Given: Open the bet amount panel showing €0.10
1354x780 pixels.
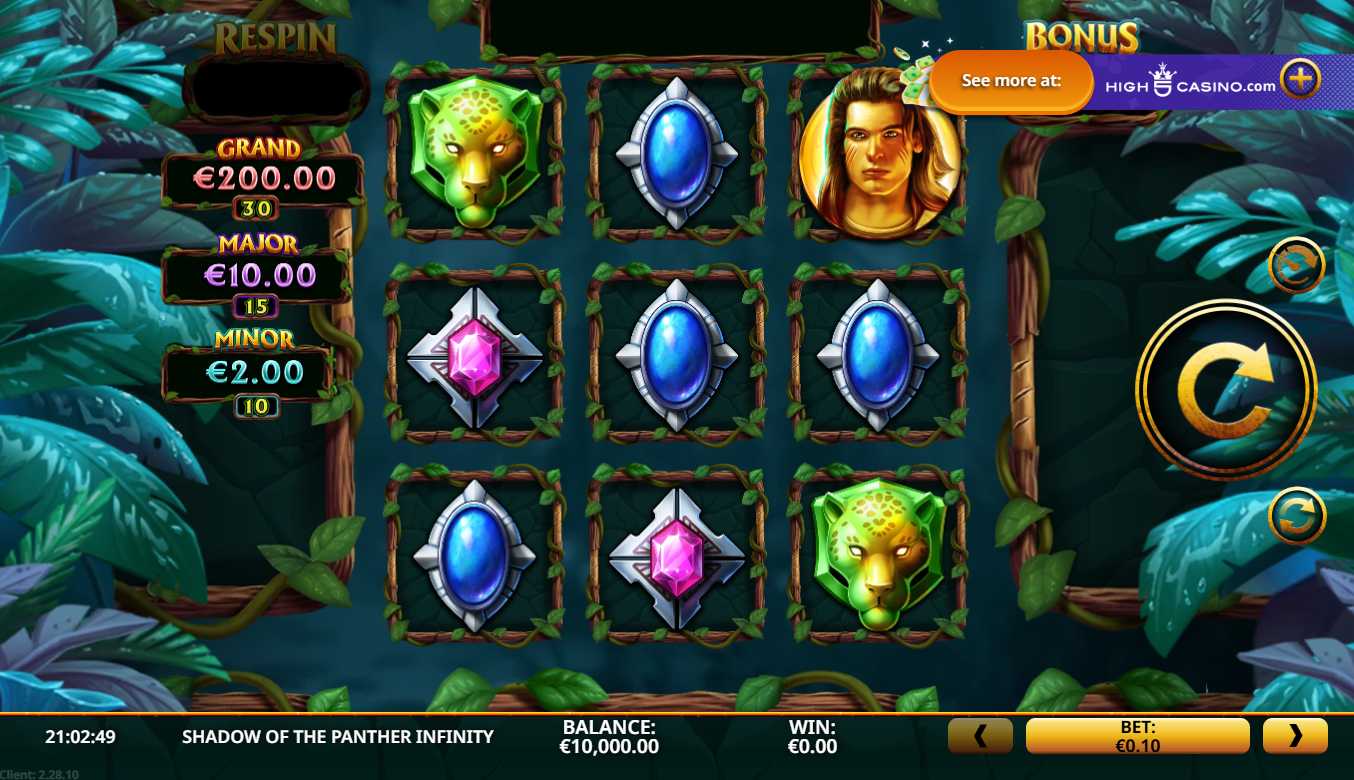Looking at the screenshot, I should point(1137,736).
